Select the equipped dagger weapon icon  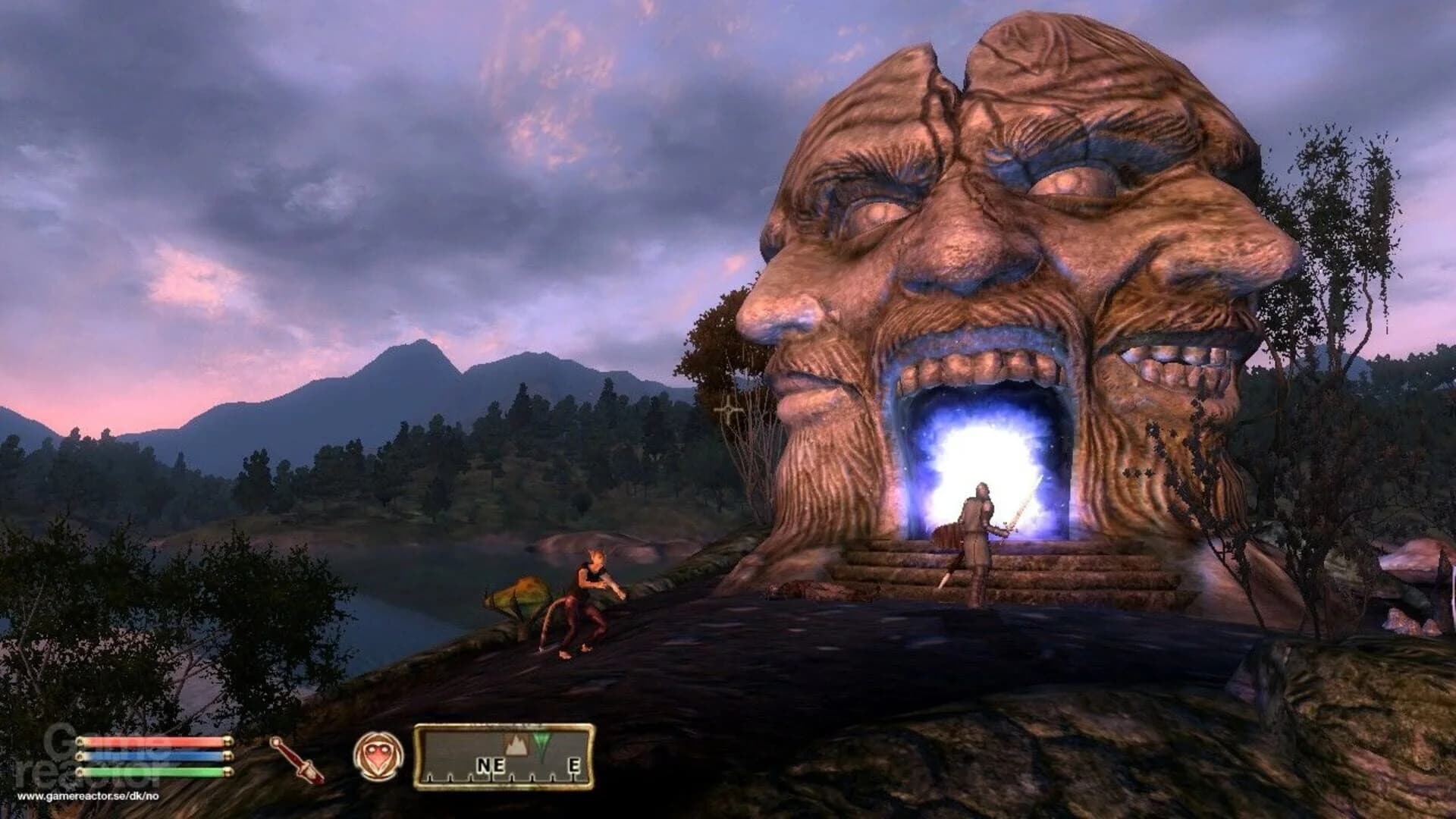pyautogui.click(x=296, y=758)
